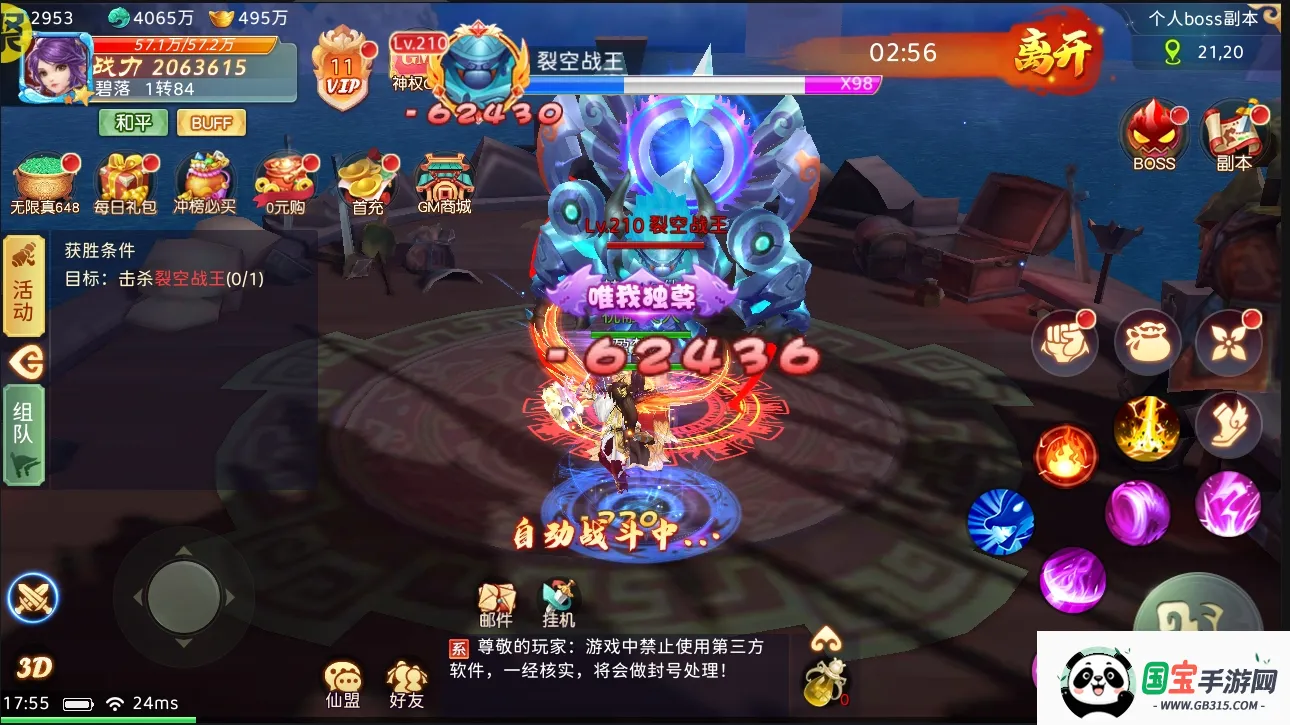Viewport: 1290px width, 725px height.
Task: Select the fire skill icon
Action: [x=1066, y=455]
